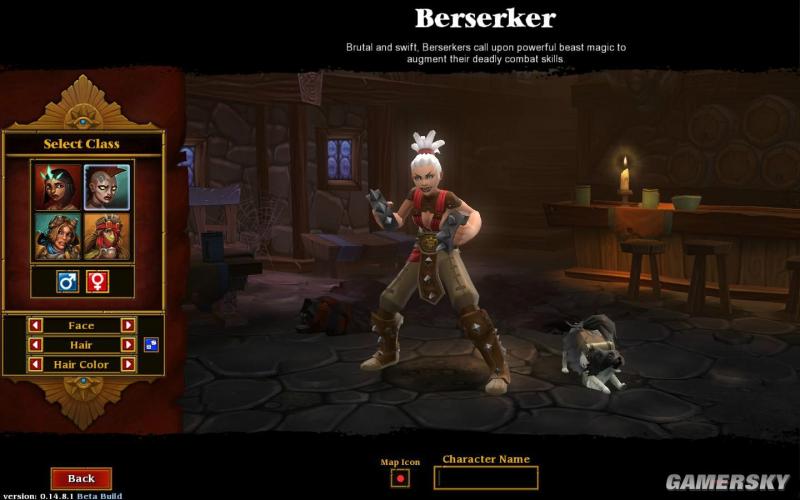Switch to the male gender symbol
800x500 pixels.
click(x=68, y=282)
